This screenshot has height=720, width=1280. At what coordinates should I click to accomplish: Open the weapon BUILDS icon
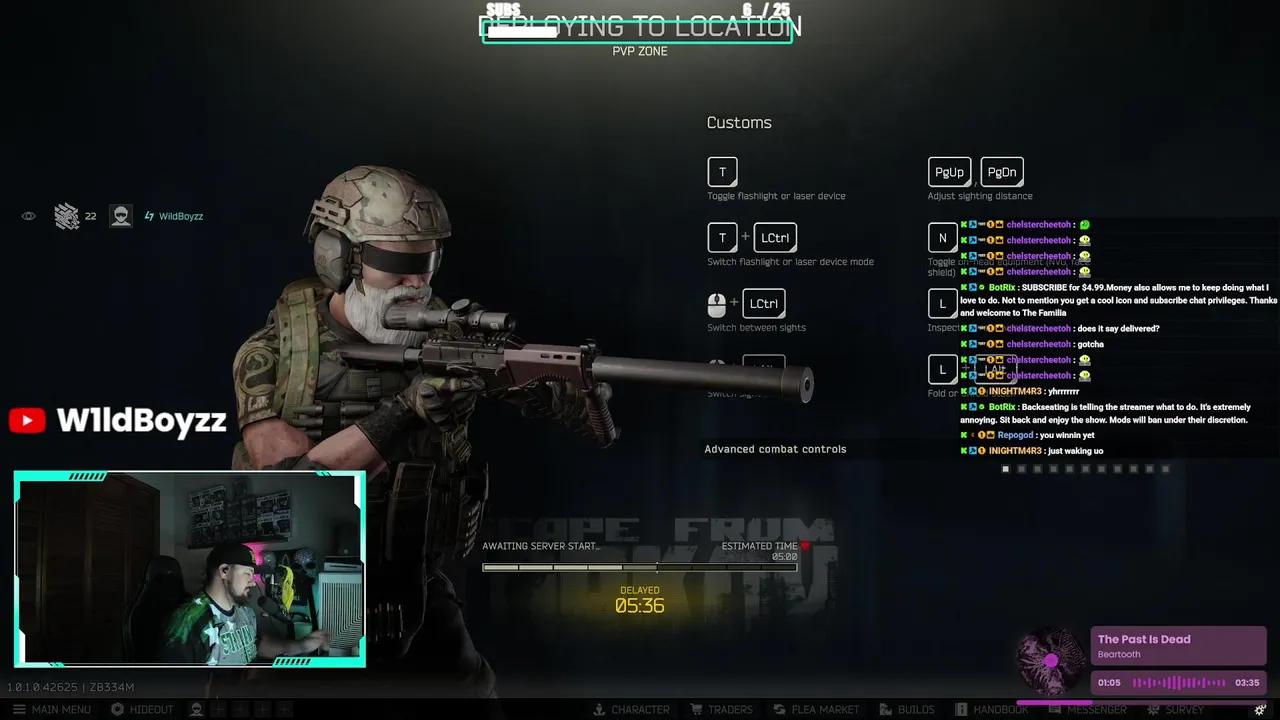point(907,709)
